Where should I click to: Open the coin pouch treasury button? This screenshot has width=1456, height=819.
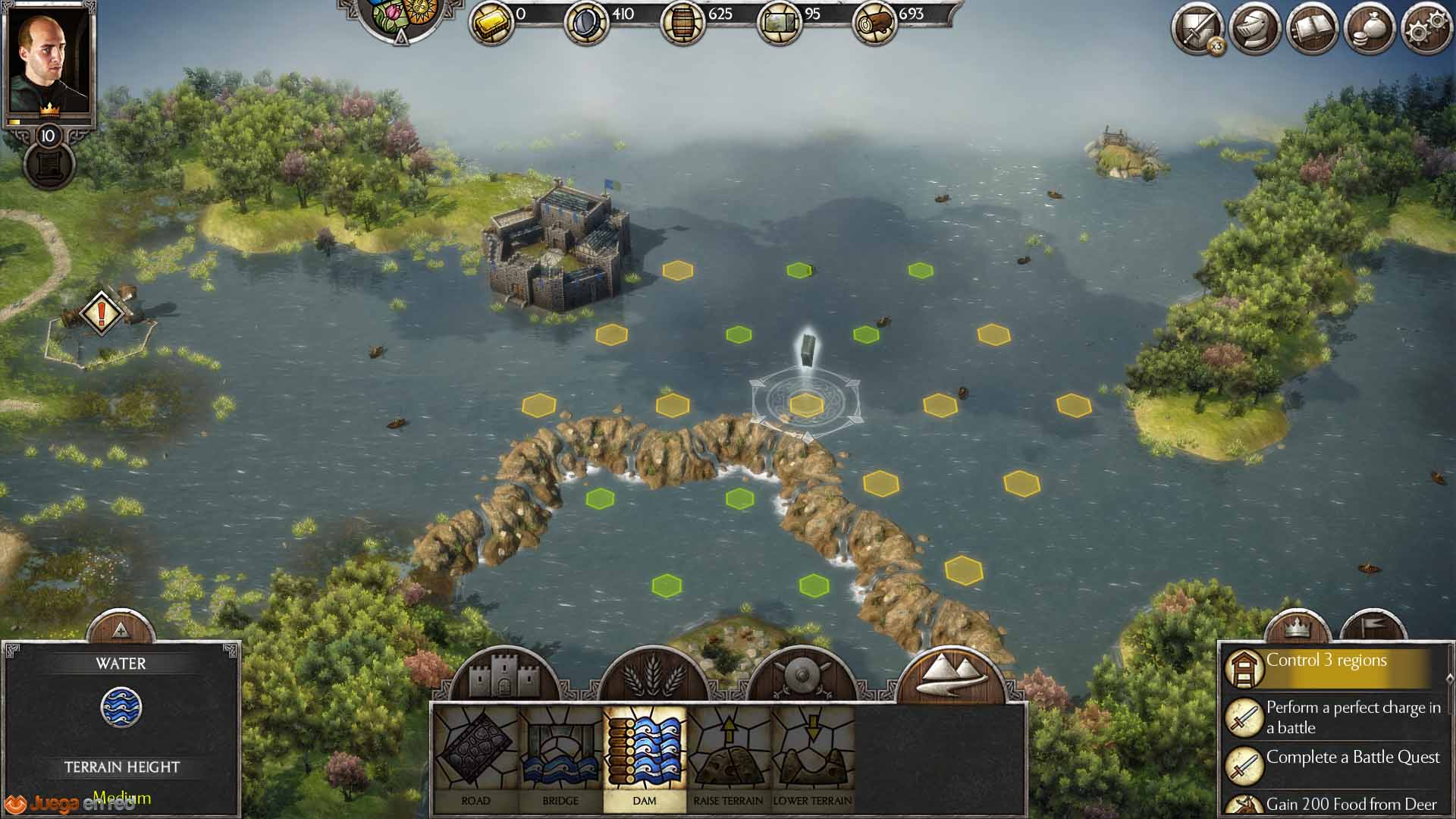1370,30
